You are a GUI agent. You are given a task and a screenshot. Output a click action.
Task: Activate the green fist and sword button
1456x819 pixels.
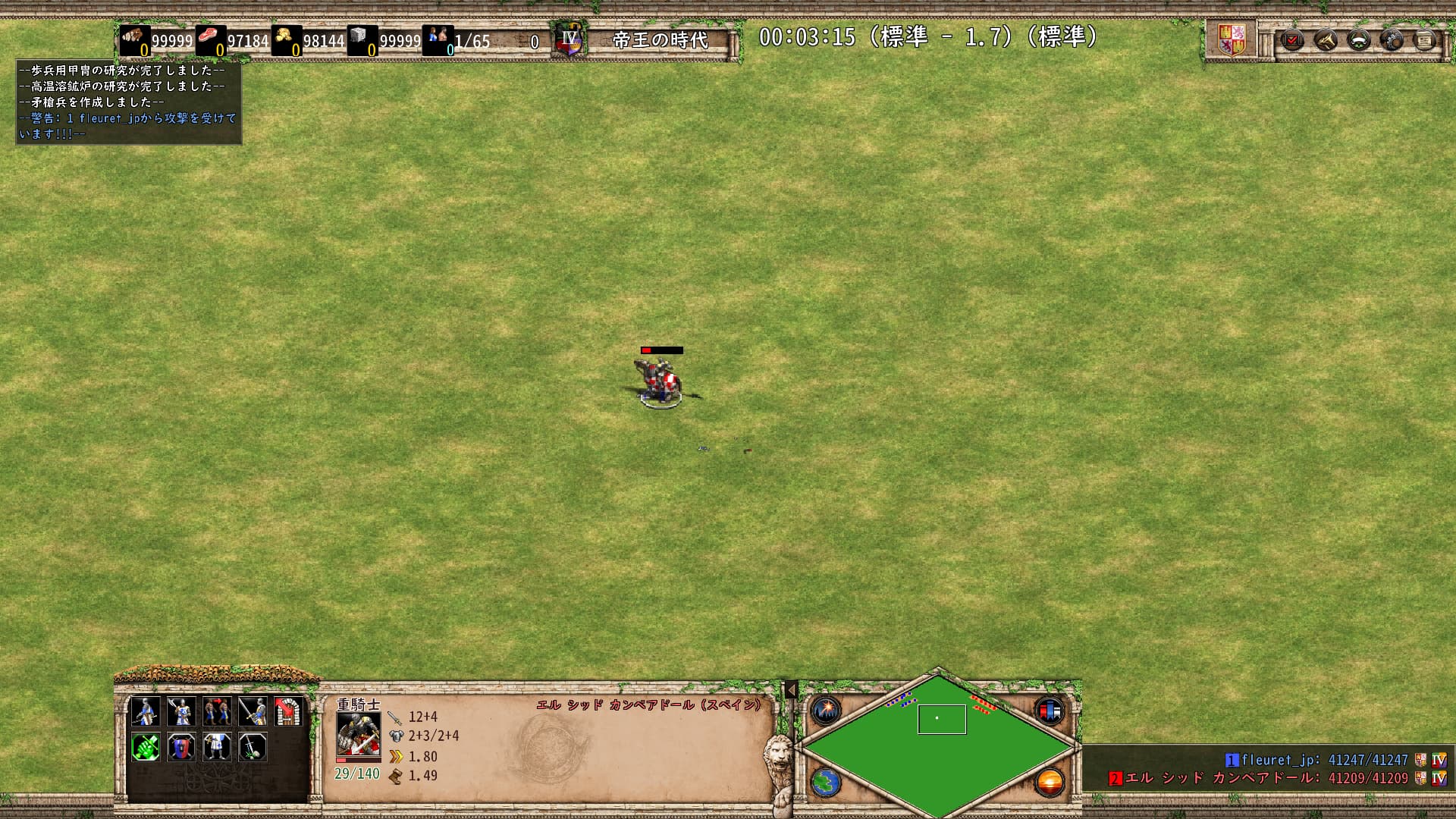[146, 747]
